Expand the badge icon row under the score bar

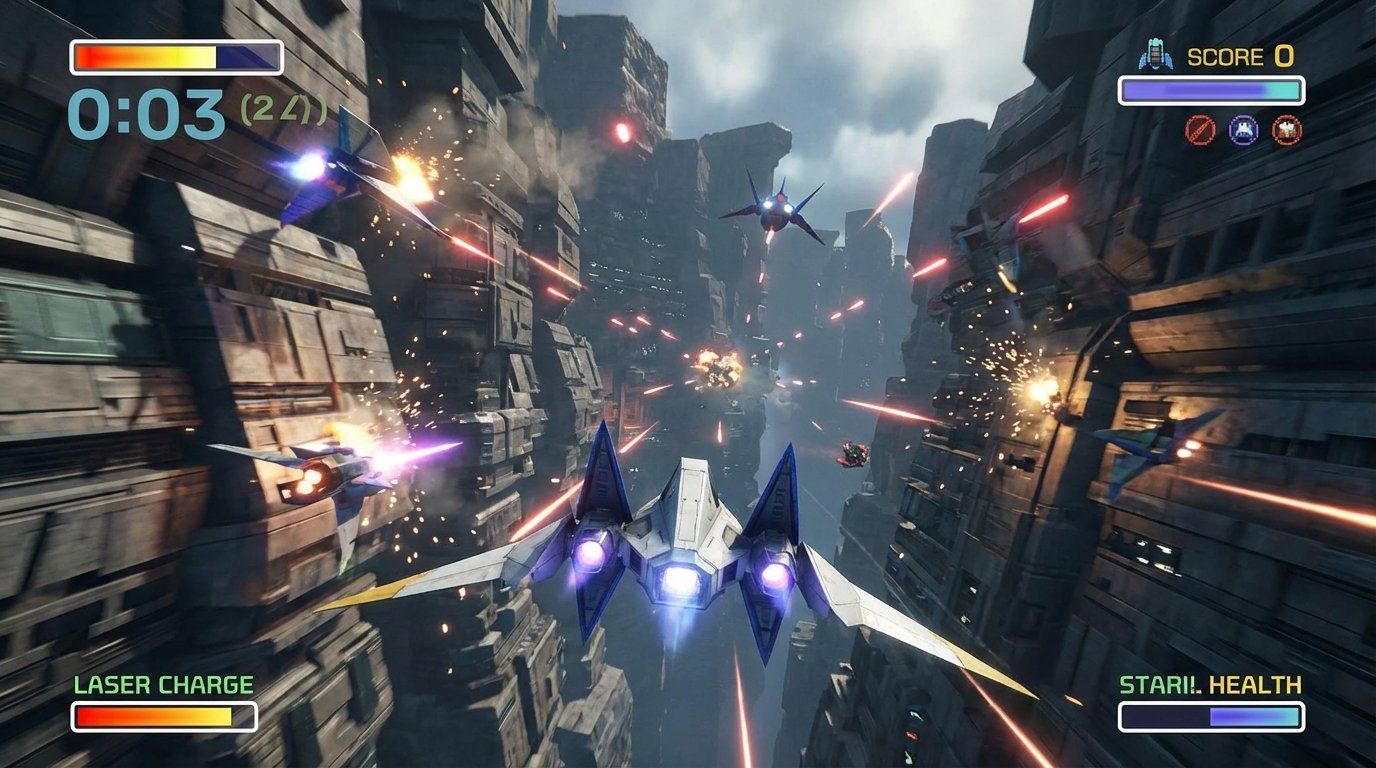(1243, 128)
